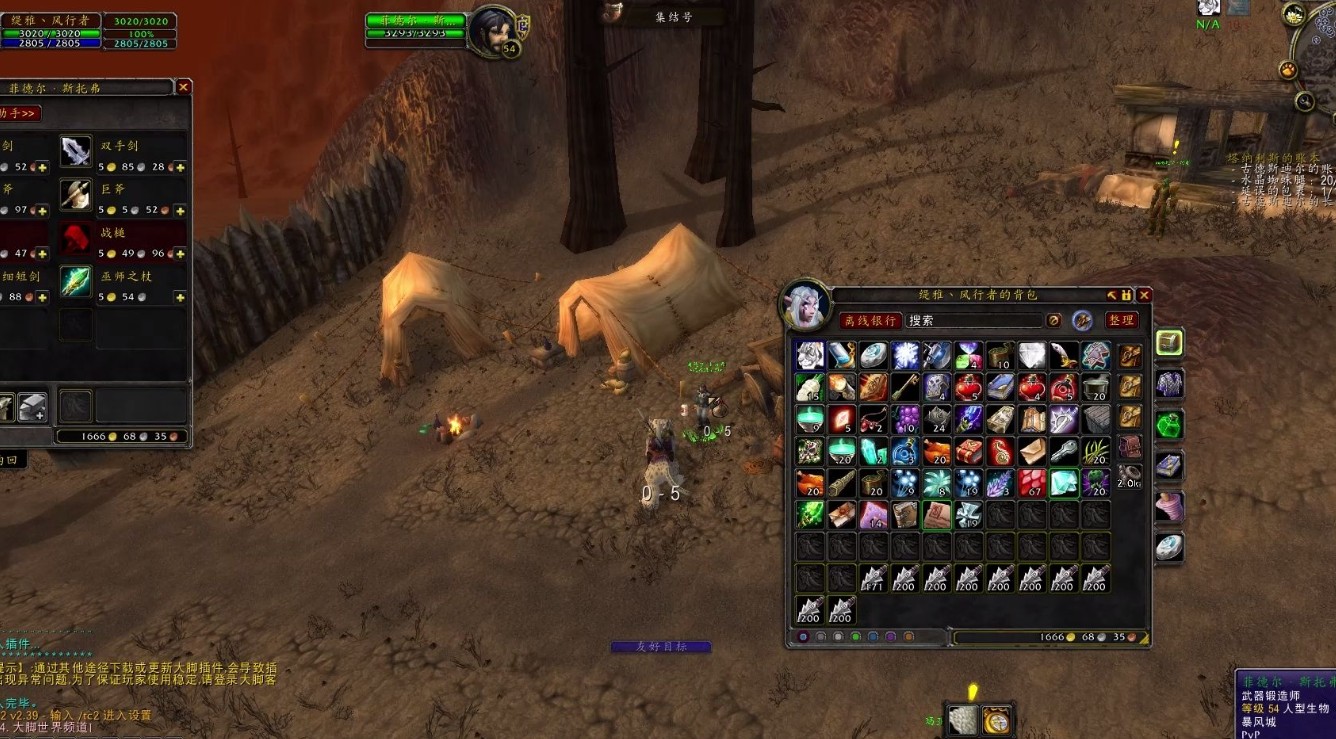The height and width of the screenshot is (739, 1336).
Task: Click the 整理 sort bags button
Action: (x=1121, y=320)
